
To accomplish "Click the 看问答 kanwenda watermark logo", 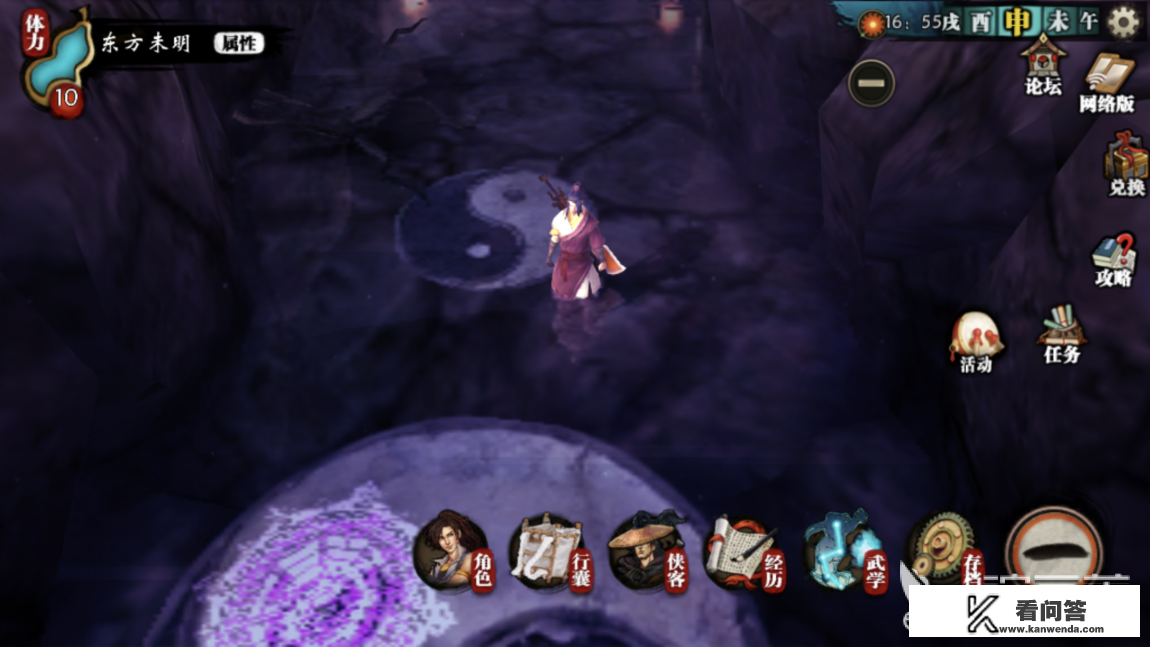I will click(1026, 611).
